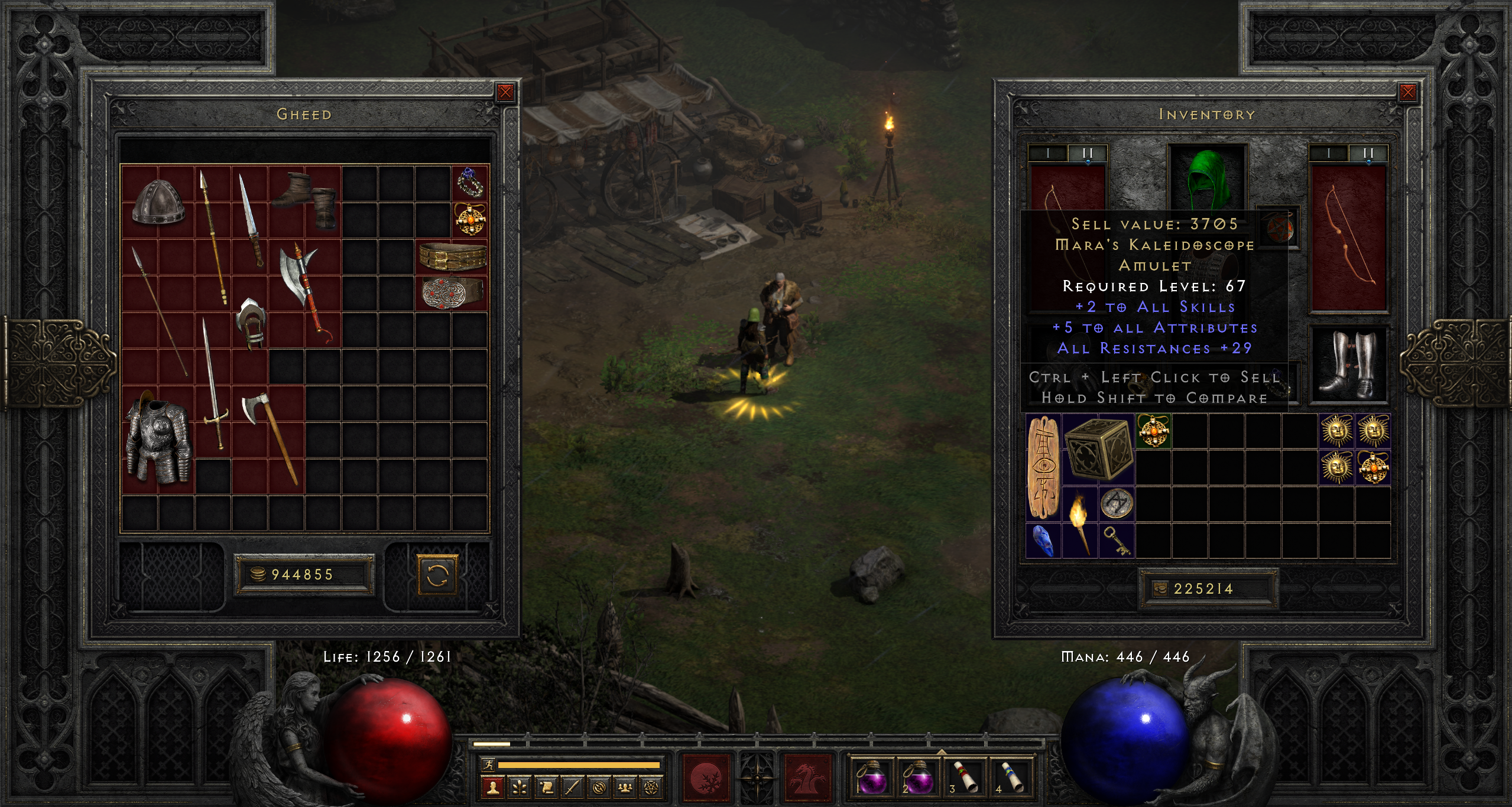Close the Inventory panel
Viewport: 1512px width, 807px height.
1407,93
